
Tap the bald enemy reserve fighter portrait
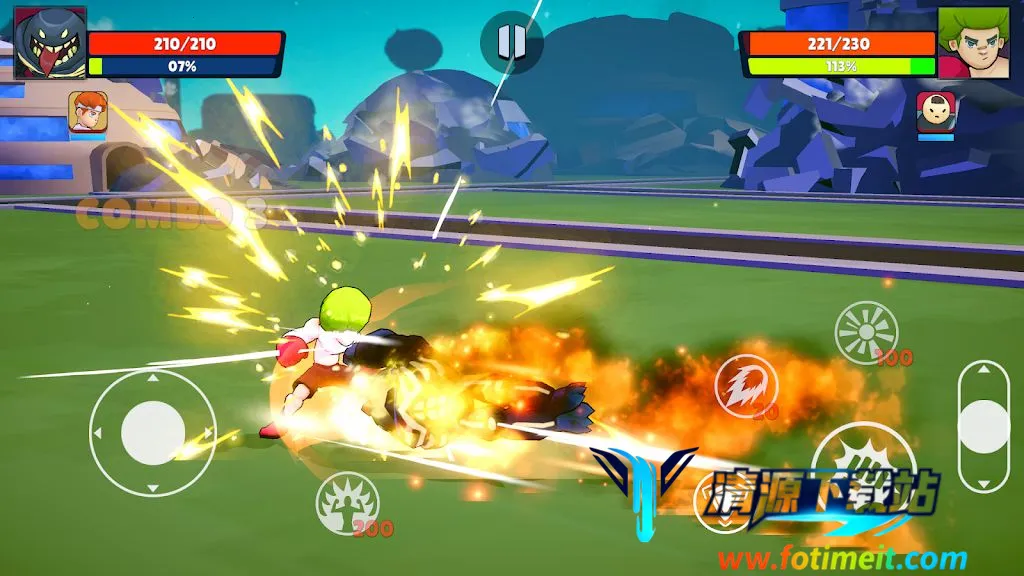(x=936, y=111)
